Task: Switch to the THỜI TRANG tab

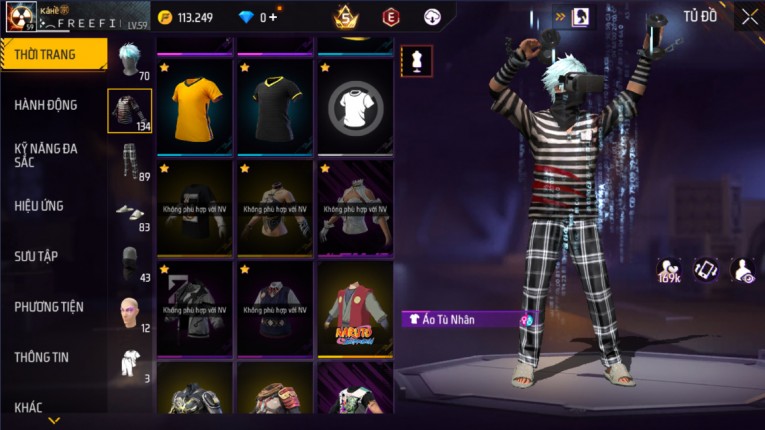Action: click(48, 54)
